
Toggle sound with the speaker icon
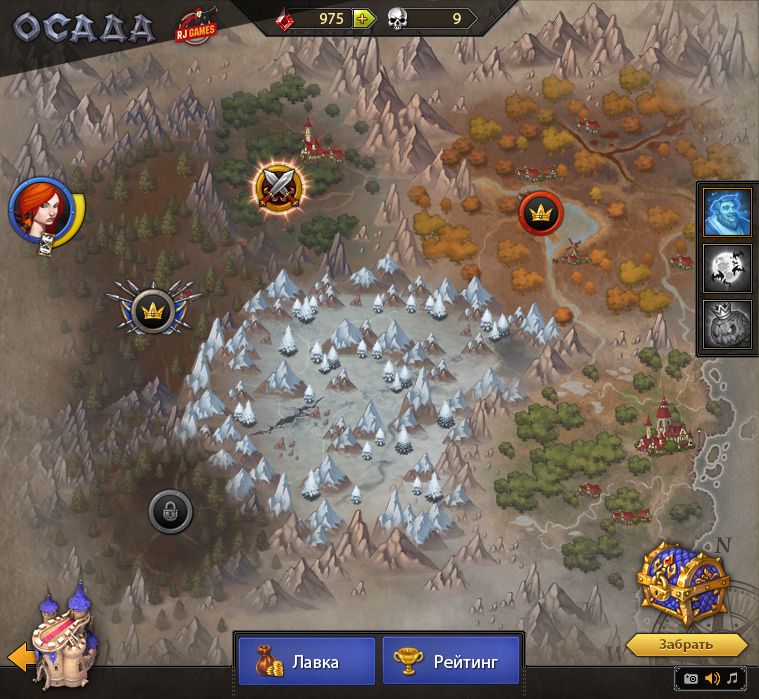point(712,679)
